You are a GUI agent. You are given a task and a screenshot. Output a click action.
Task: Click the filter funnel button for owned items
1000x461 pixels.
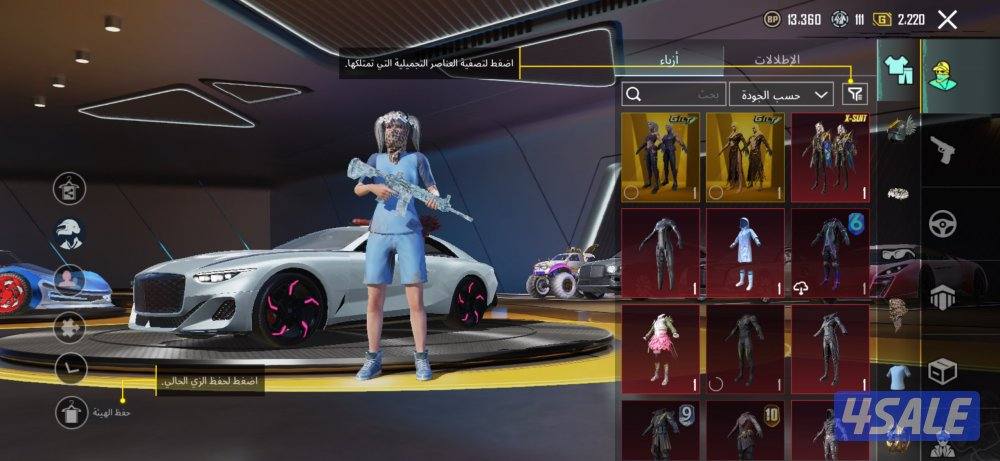point(855,94)
